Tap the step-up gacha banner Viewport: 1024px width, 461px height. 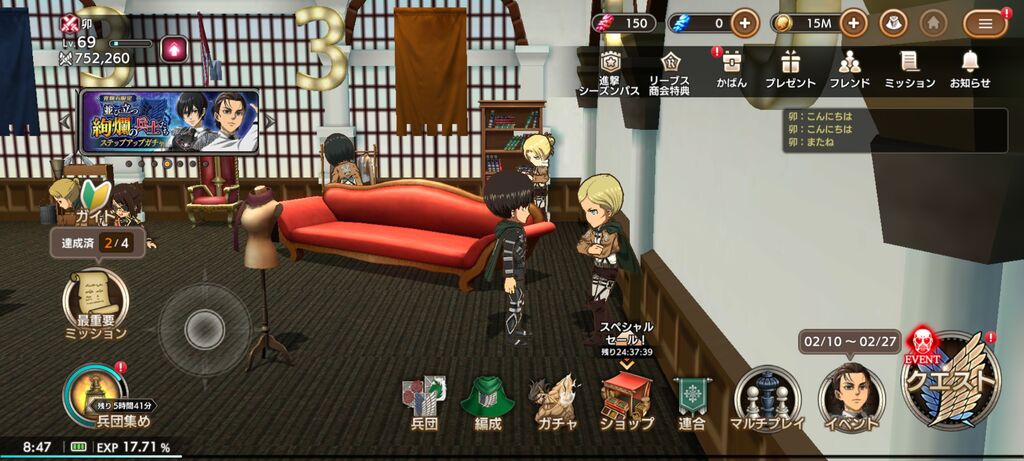pos(170,121)
